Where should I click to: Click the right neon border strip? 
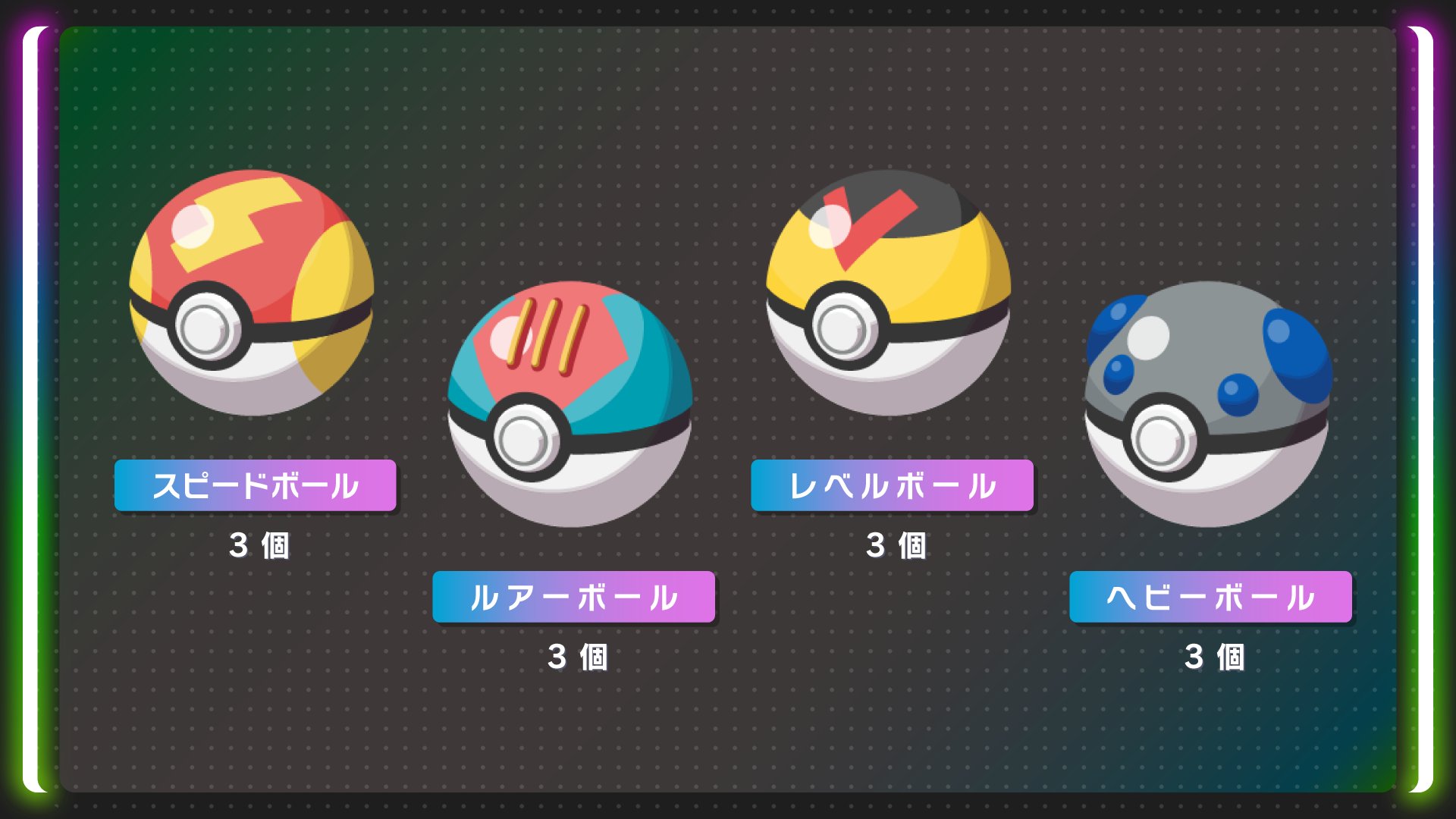[x=1420, y=409]
